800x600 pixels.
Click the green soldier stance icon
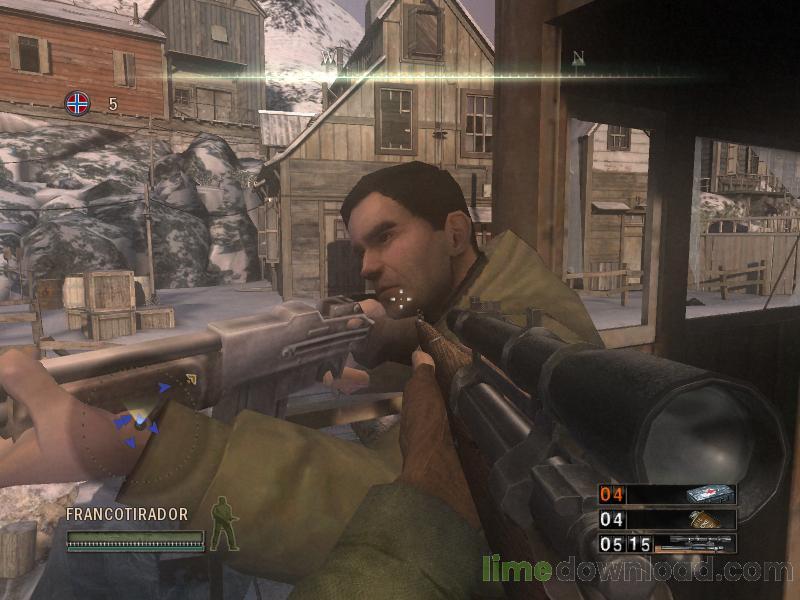click(x=224, y=524)
